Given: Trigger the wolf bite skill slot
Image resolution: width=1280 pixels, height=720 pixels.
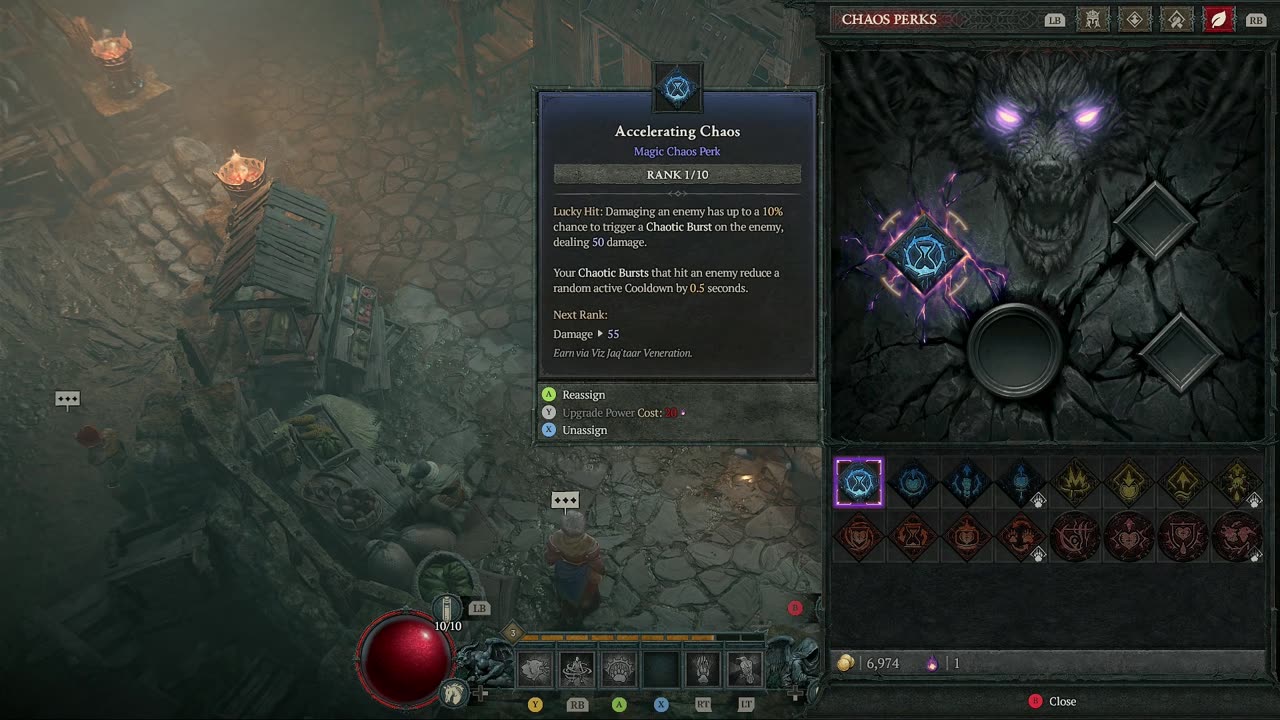Looking at the screenshot, I should point(535,669).
